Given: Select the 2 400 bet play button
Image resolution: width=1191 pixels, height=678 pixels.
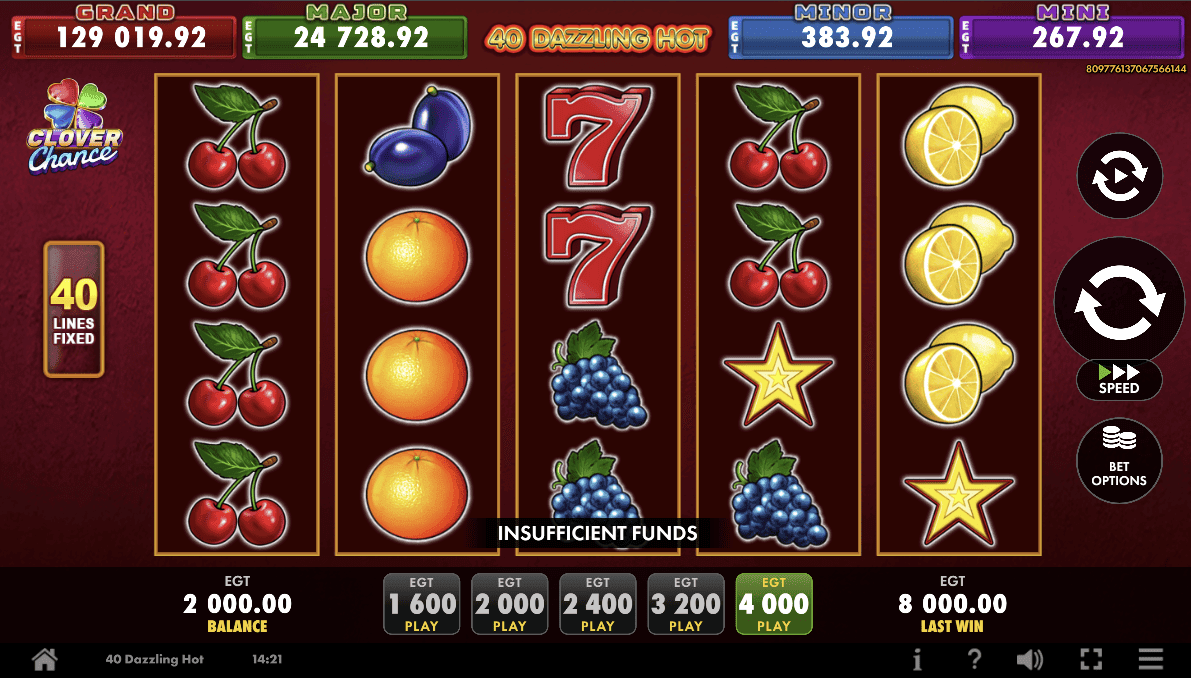Looking at the screenshot, I should coord(598,604).
